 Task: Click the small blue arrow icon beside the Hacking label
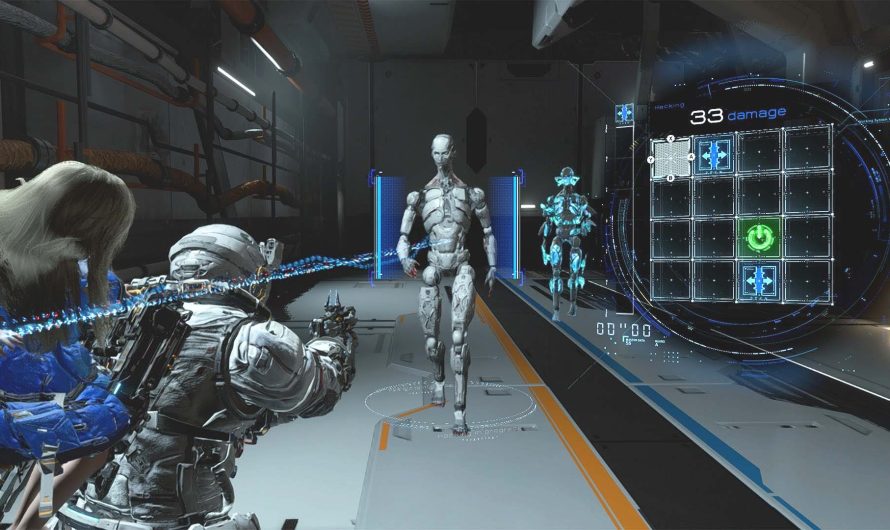(x=624, y=113)
